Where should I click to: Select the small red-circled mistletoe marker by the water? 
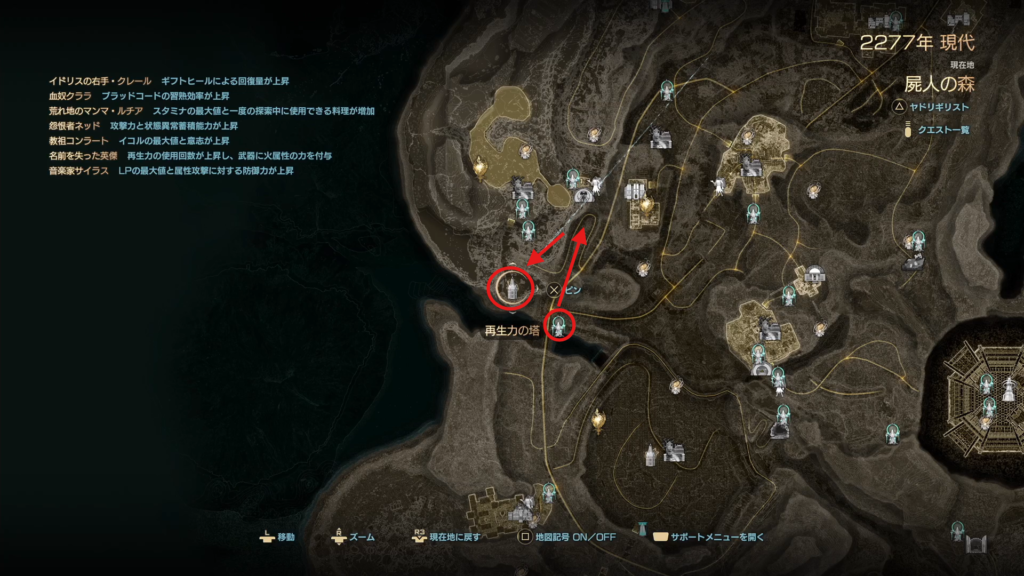[x=561, y=325]
